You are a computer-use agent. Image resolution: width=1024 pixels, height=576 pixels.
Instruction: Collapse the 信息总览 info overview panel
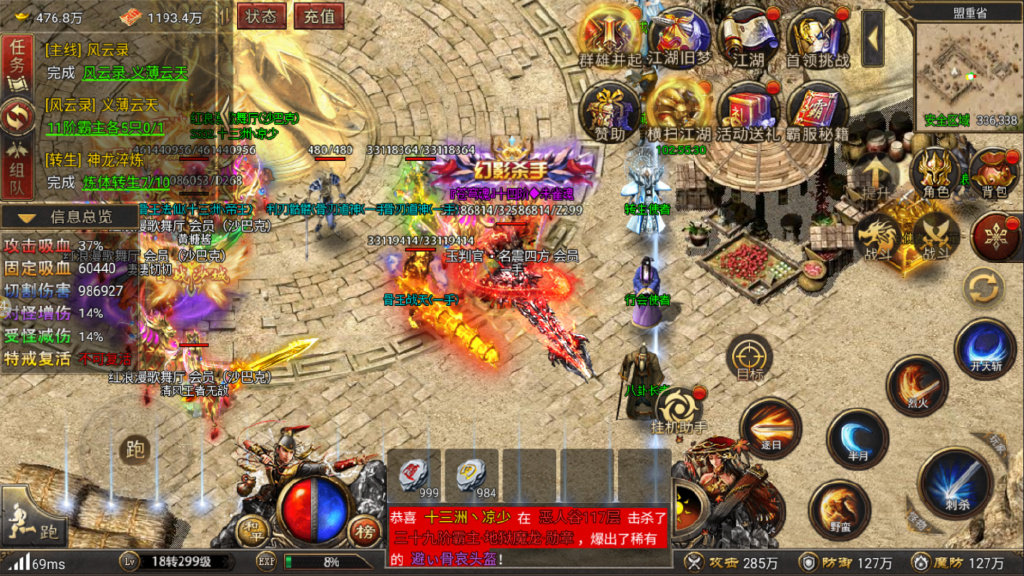70,216
